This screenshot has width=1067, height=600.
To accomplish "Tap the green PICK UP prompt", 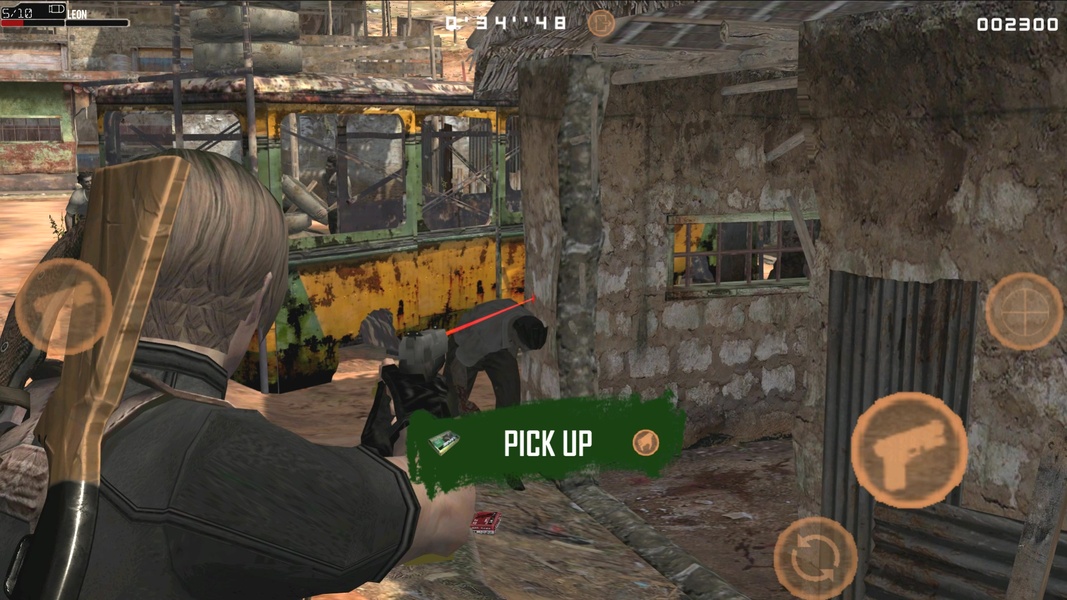I will [x=546, y=443].
